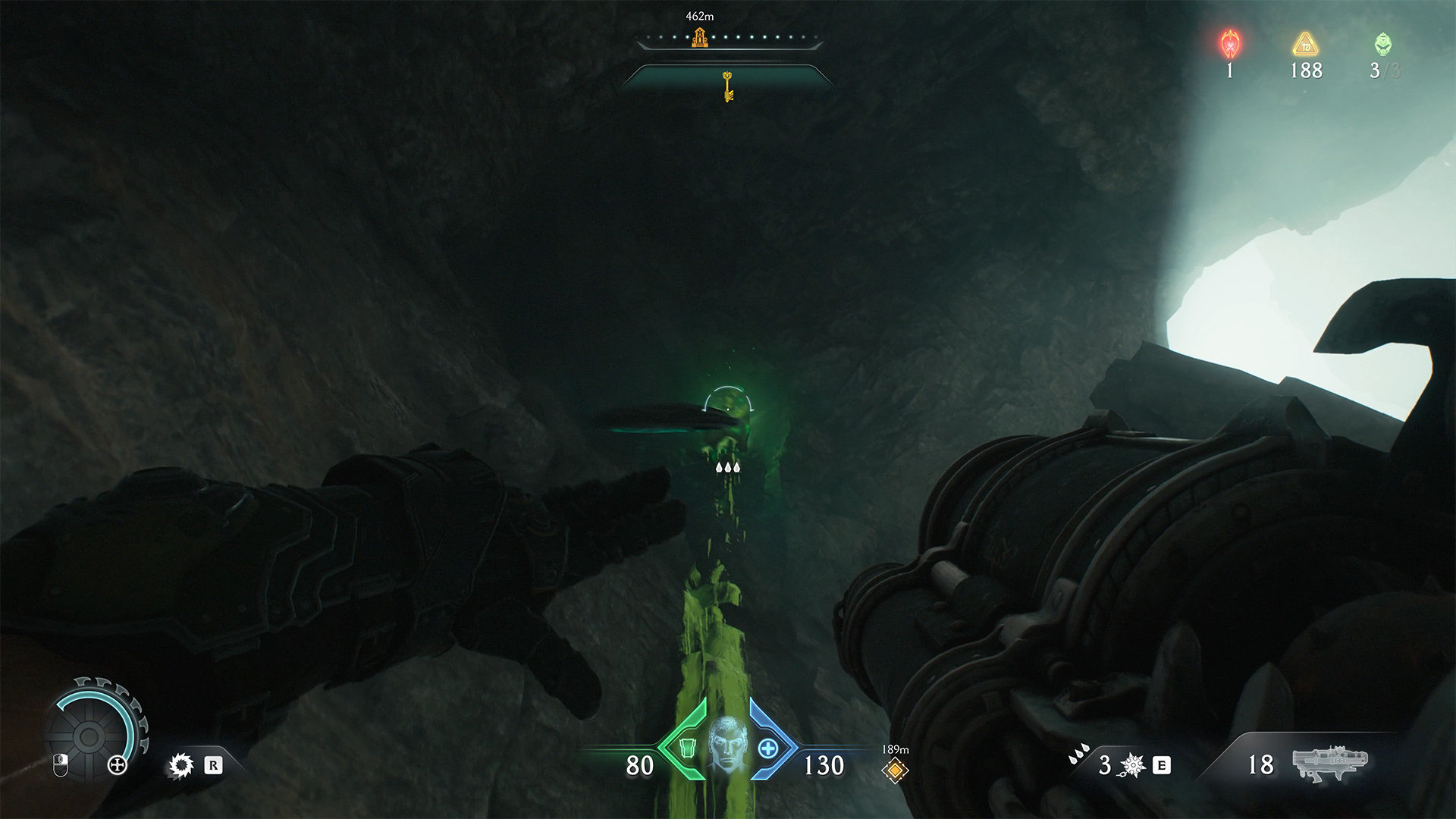Click the green armor icon
This screenshot has height=819, width=1456.
click(687, 748)
